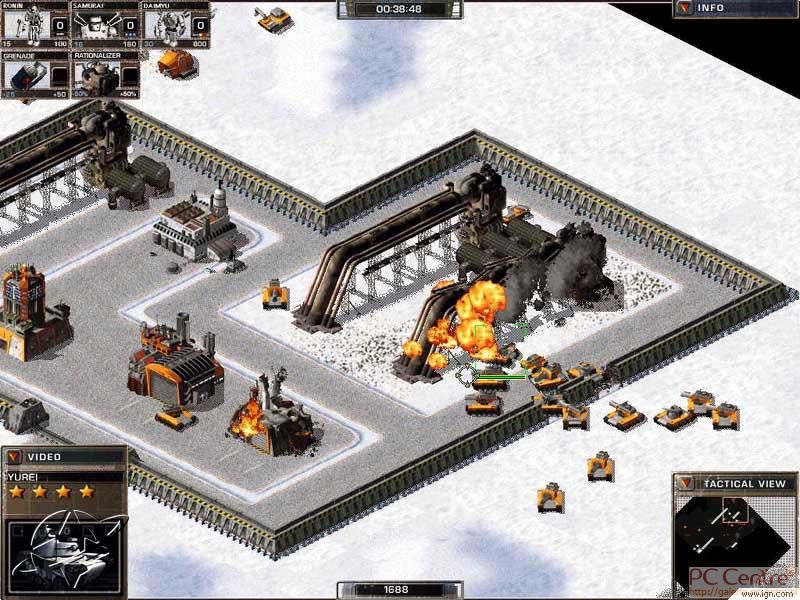Choose the Samurai unit build card
800x600 pixels.
click(x=105, y=24)
